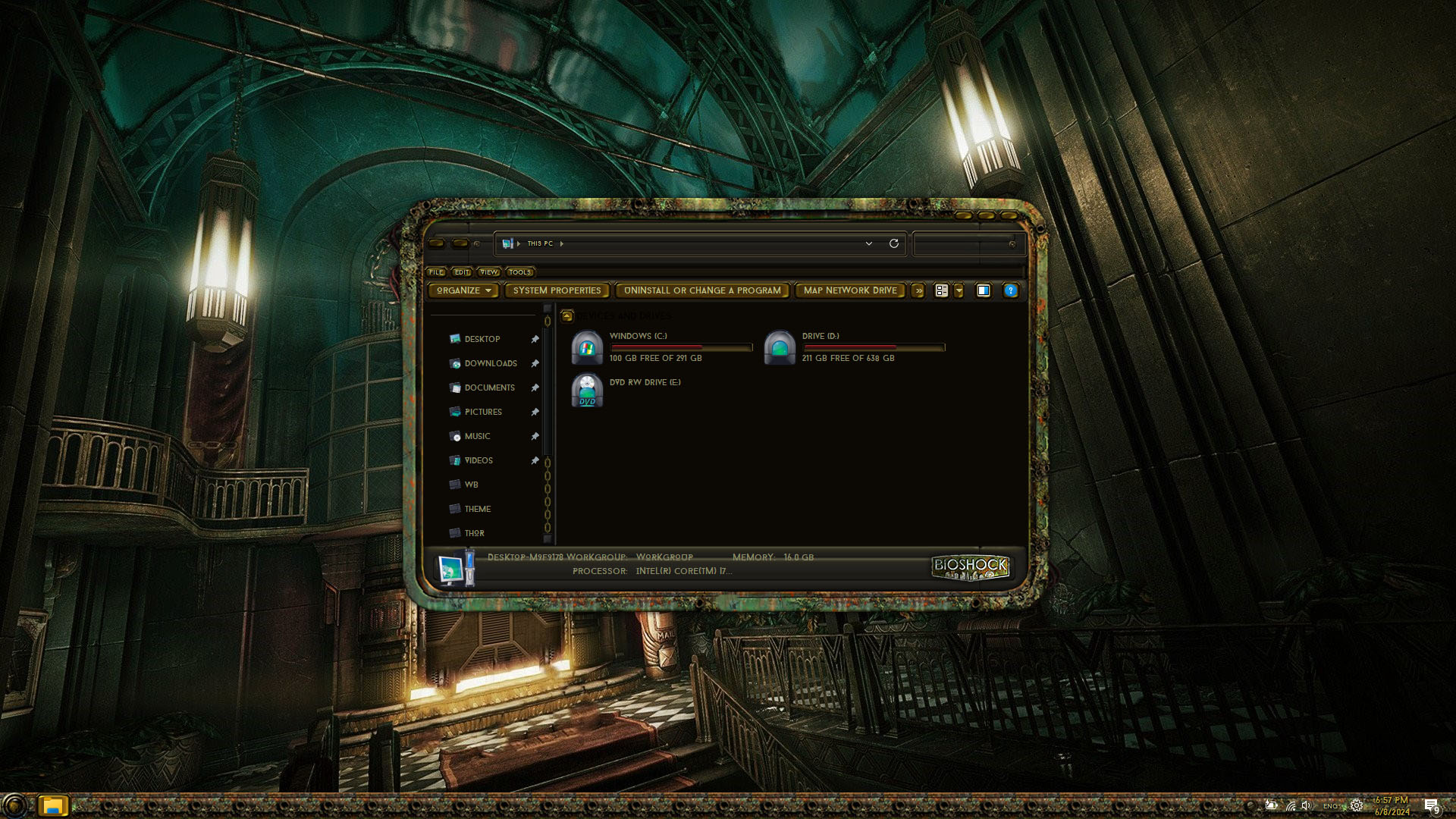Open Documents in the navigation pane

[489, 388]
